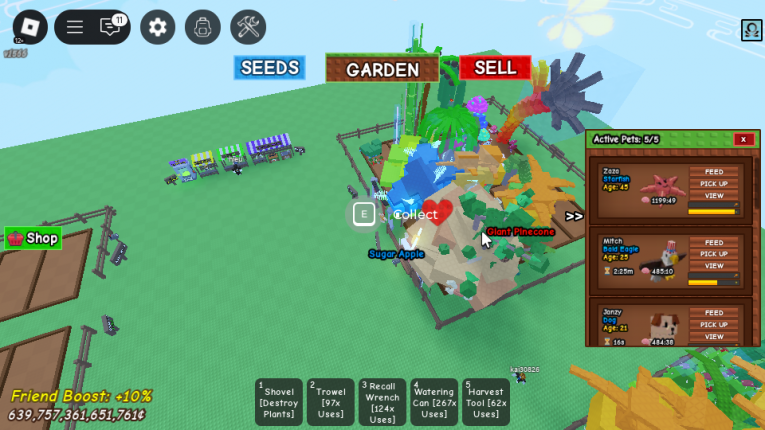Open the hamburger list menu
Image resolution: width=765 pixels, height=430 pixels.
click(75, 27)
